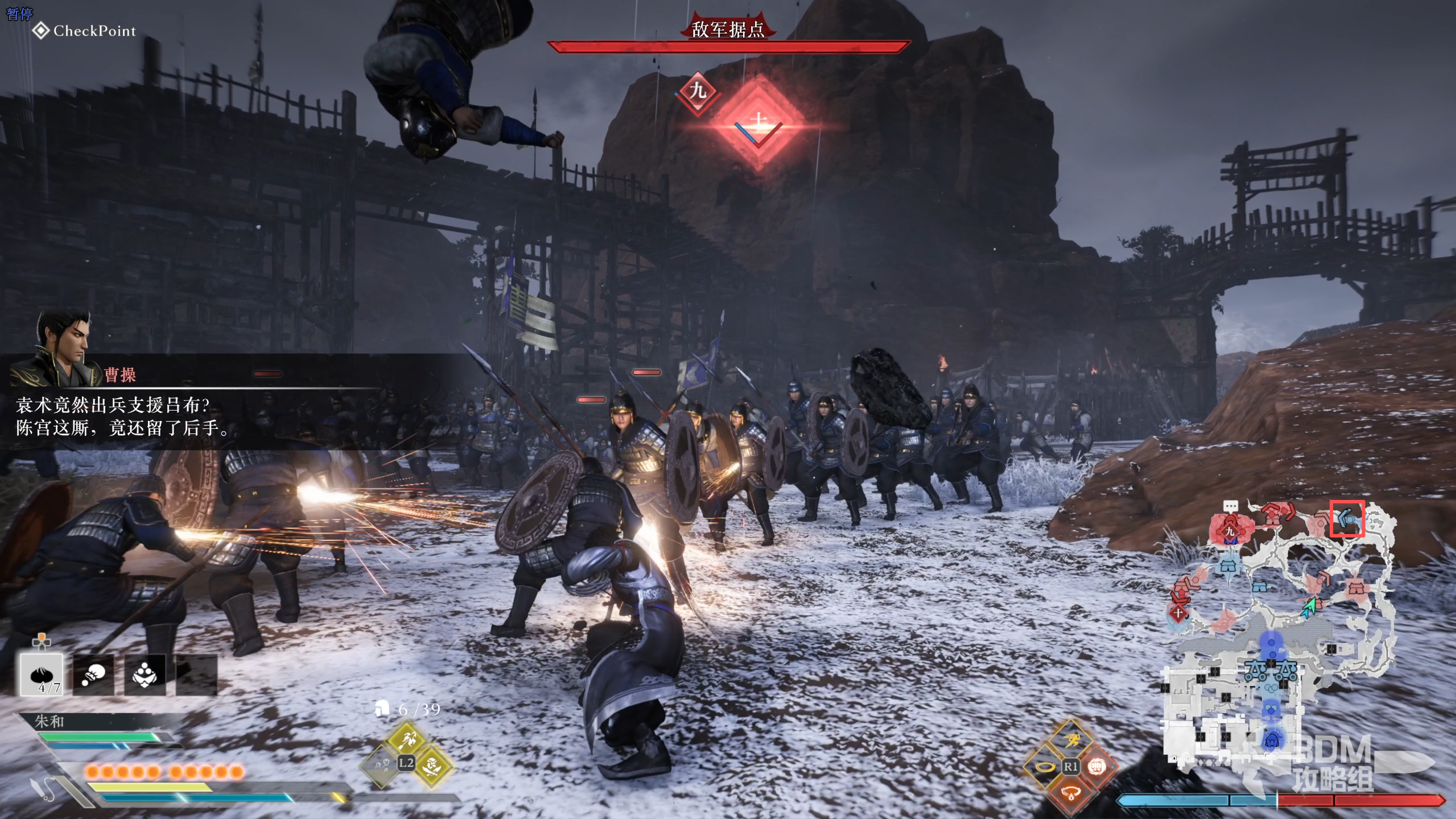The height and width of the screenshot is (819, 1456).
Task: Activate the yellow crossed-blades battle art
Action: click(x=432, y=766)
